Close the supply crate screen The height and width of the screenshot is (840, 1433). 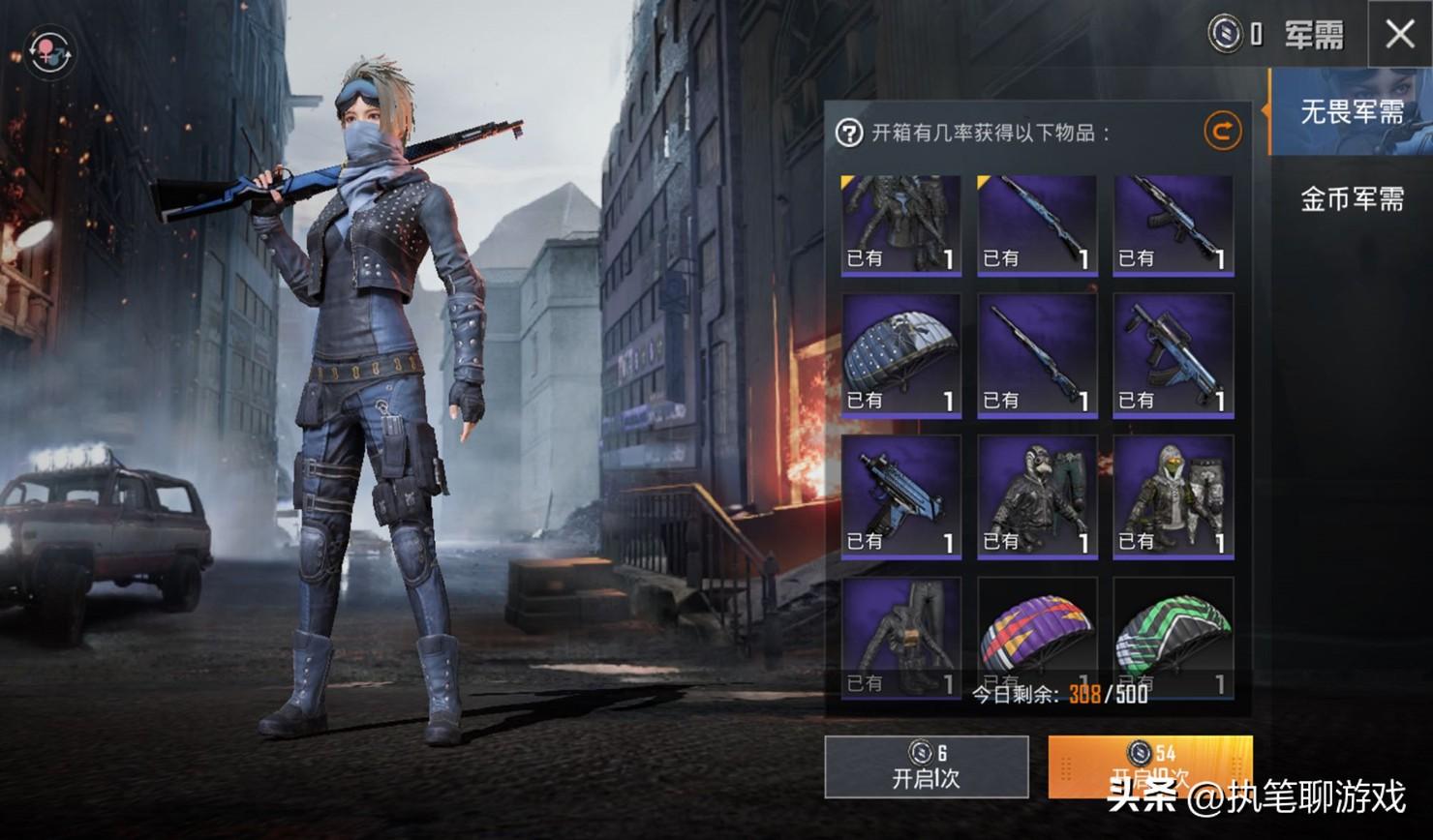coord(1399,35)
